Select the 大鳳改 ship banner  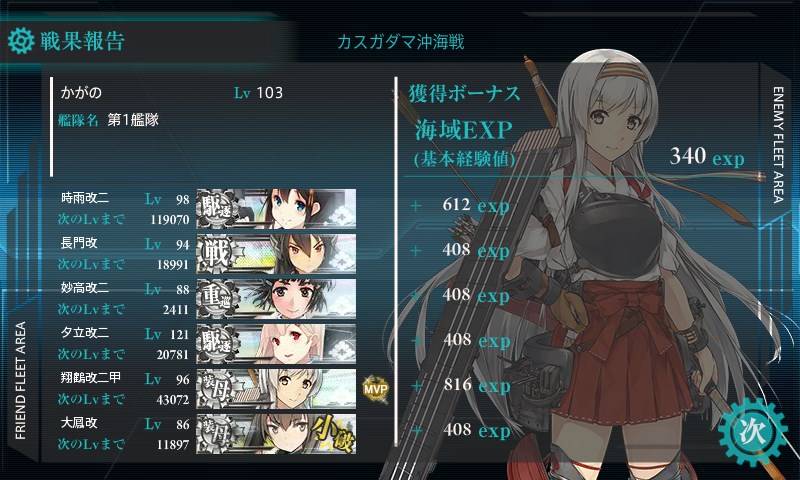pyautogui.click(x=276, y=433)
